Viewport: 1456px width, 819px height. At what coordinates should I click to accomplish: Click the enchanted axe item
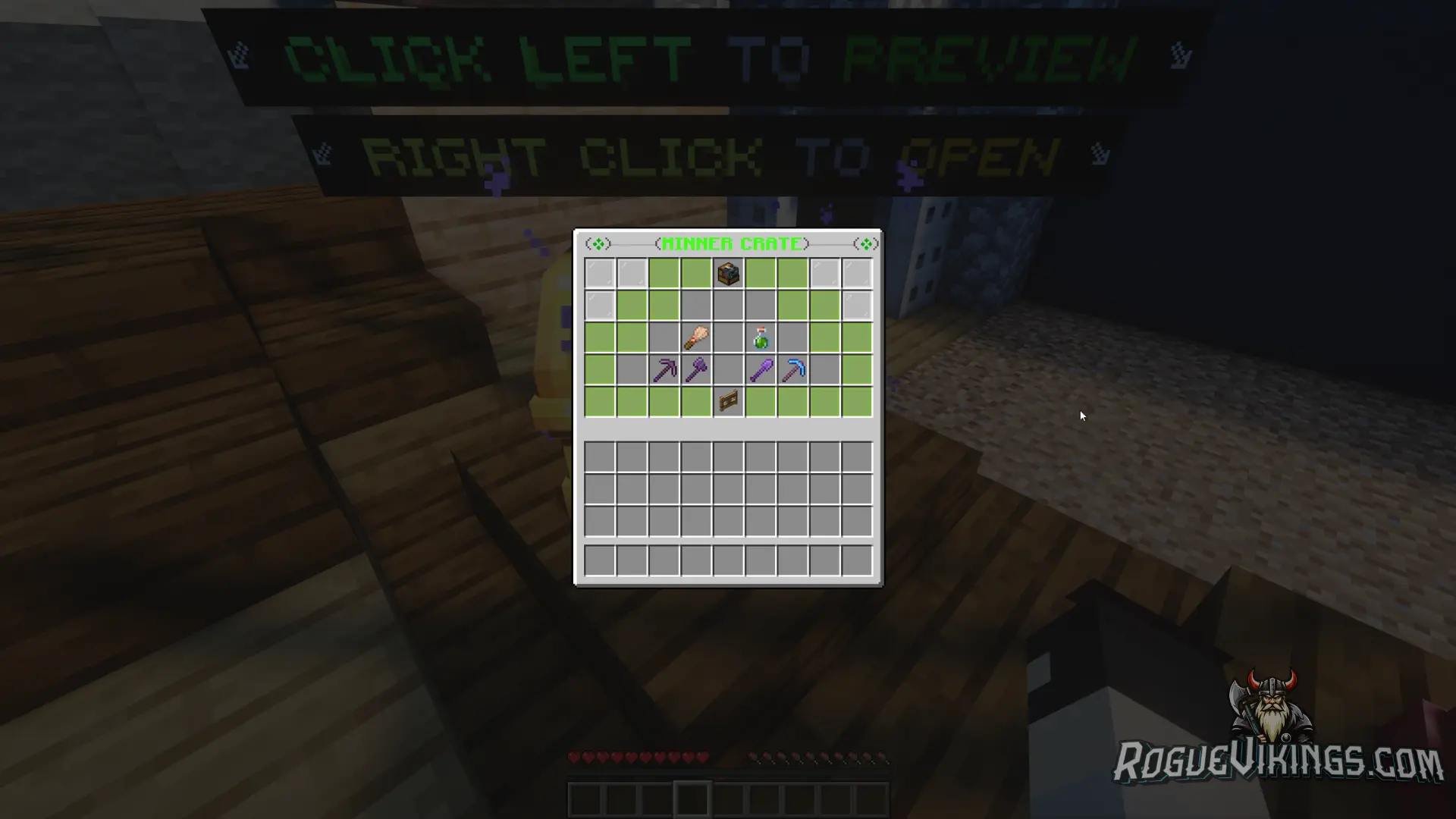pyautogui.click(x=696, y=369)
